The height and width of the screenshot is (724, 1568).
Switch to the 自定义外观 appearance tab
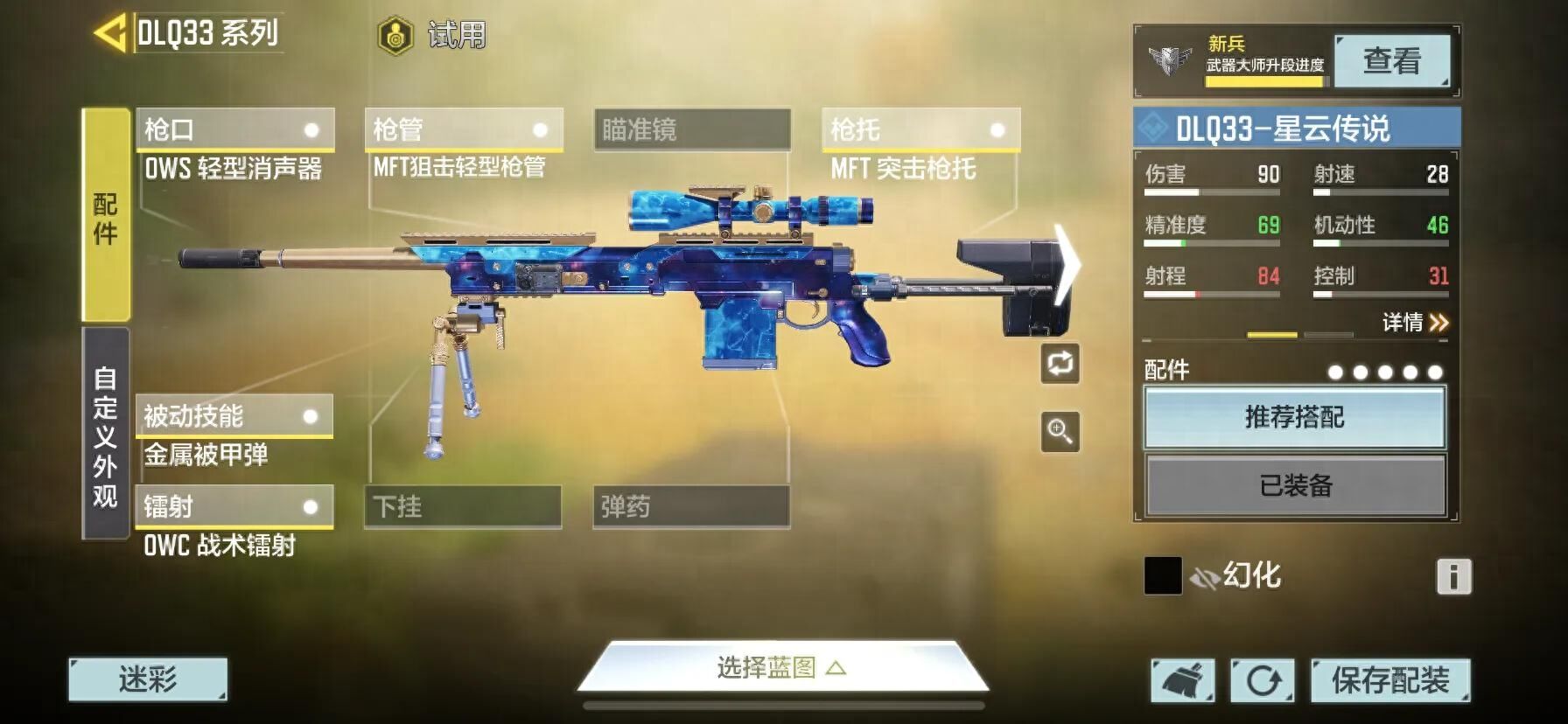pyautogui.click(x=106, y=435)
